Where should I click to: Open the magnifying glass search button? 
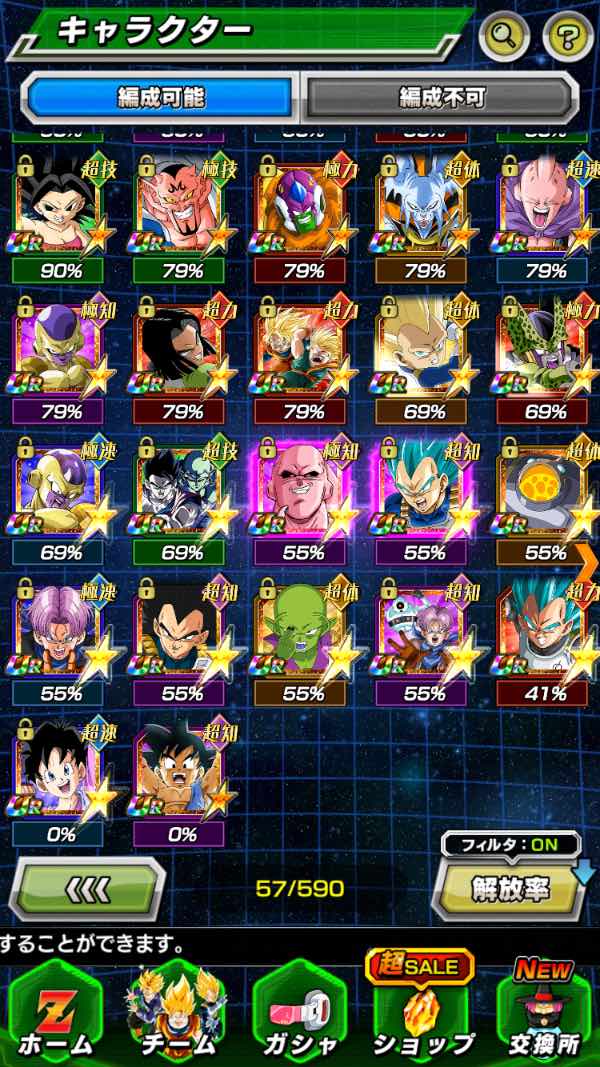tap(505, 37)
